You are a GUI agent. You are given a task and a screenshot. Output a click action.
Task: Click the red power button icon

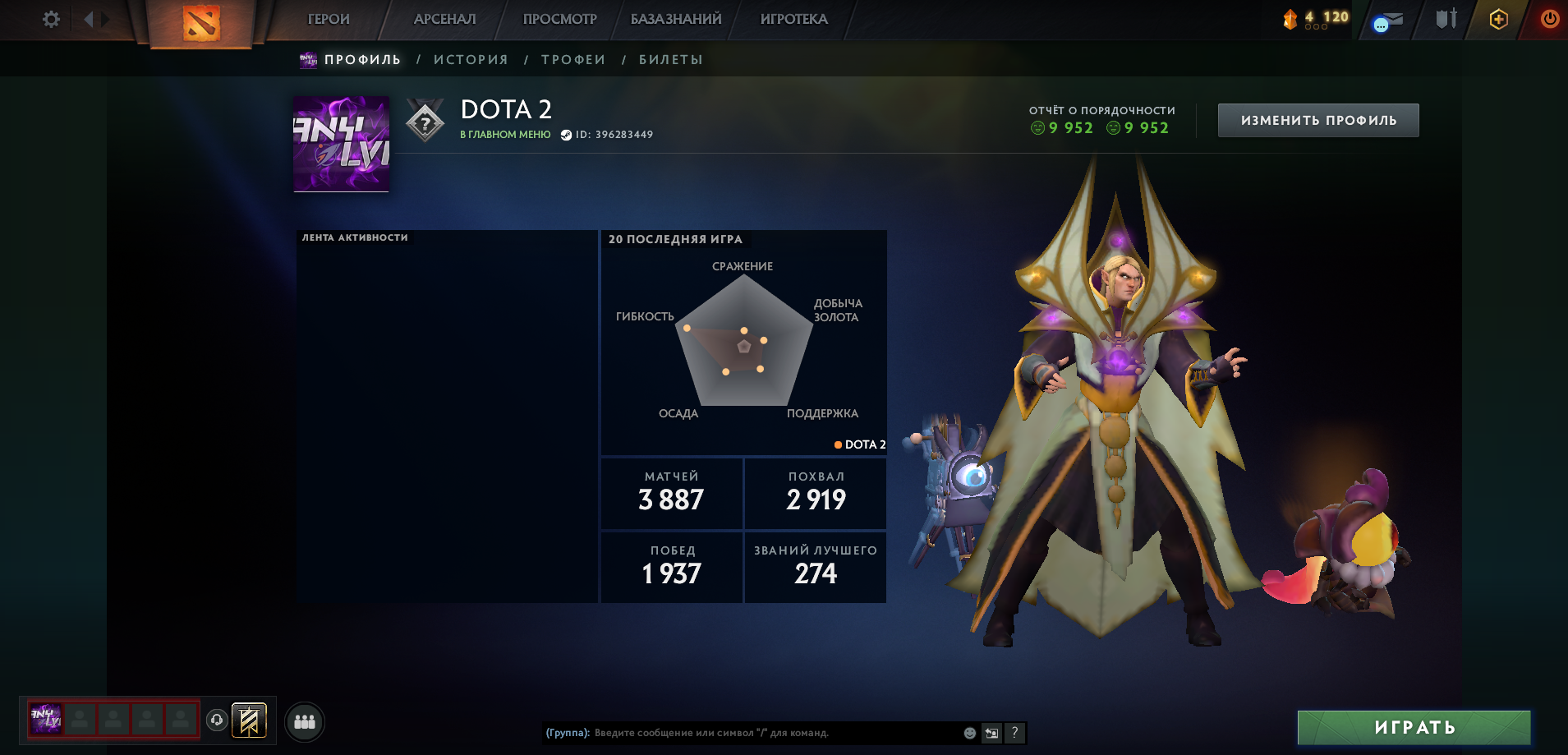1549,18
